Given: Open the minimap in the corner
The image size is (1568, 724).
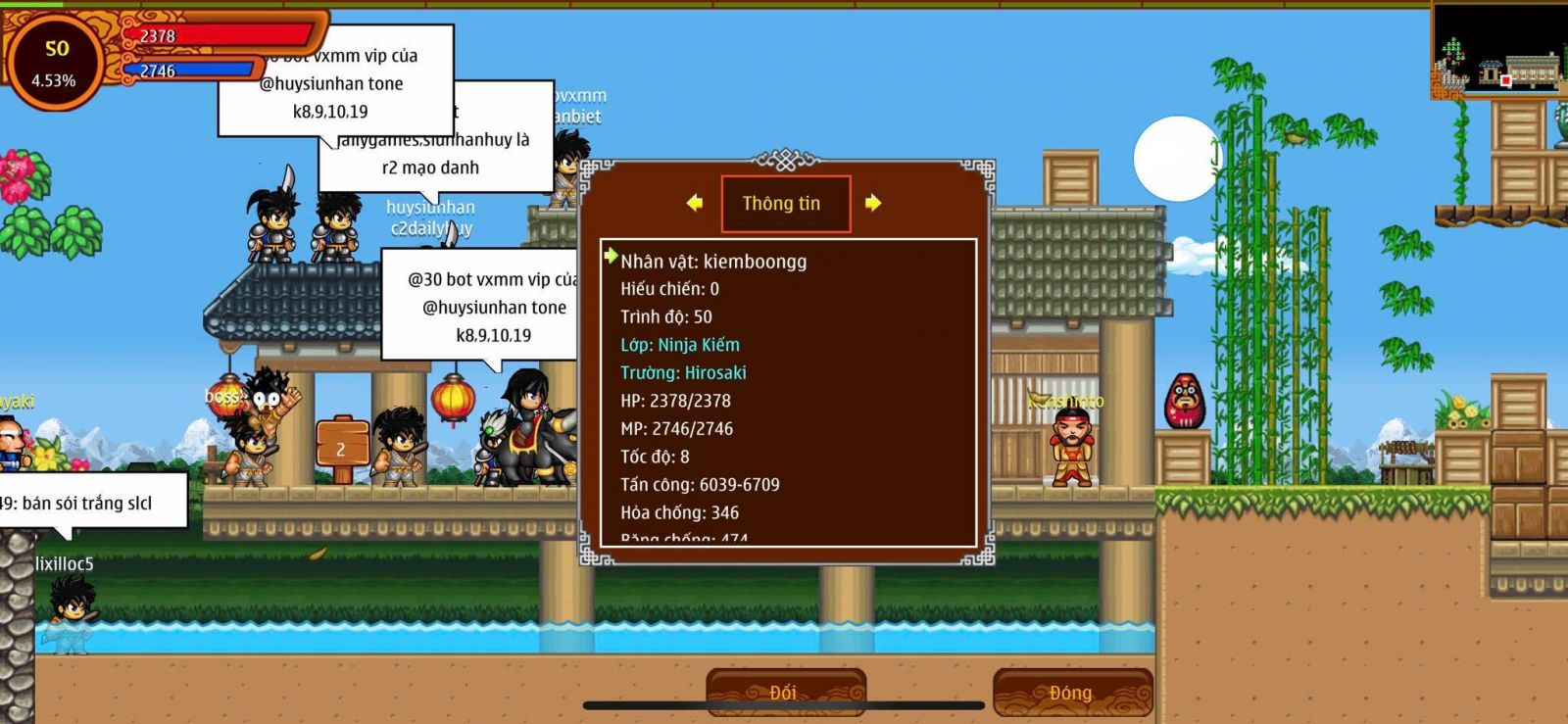Looking at the screenshot, I should click(1499, 51).
